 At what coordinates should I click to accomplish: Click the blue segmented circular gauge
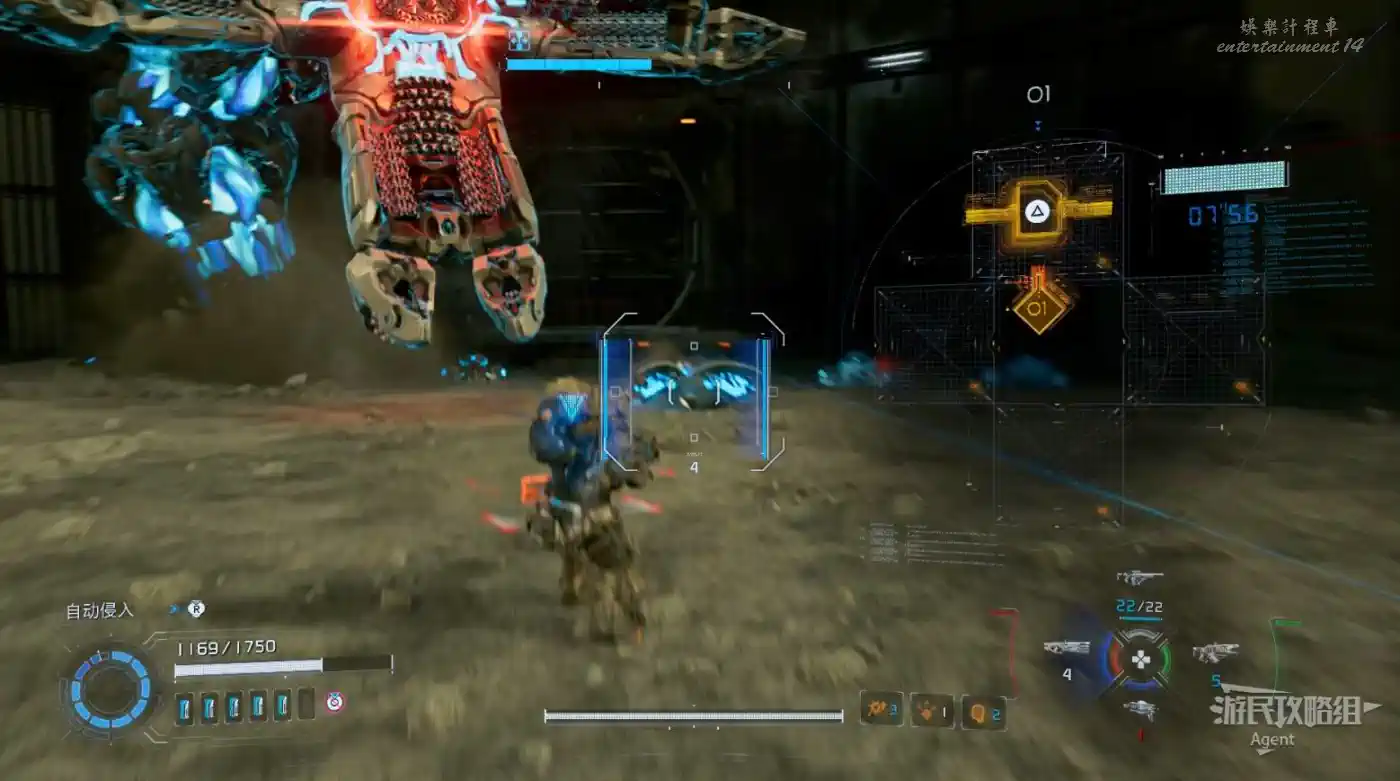point(110,689)
